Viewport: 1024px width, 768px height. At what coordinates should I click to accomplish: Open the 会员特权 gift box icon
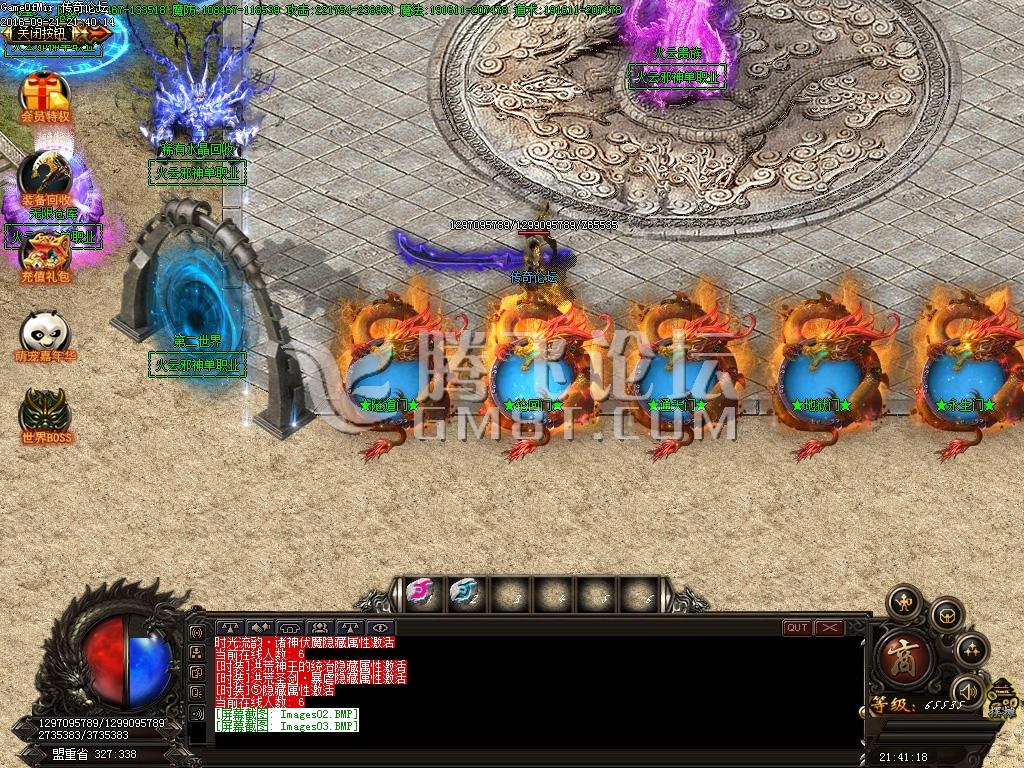45,91
